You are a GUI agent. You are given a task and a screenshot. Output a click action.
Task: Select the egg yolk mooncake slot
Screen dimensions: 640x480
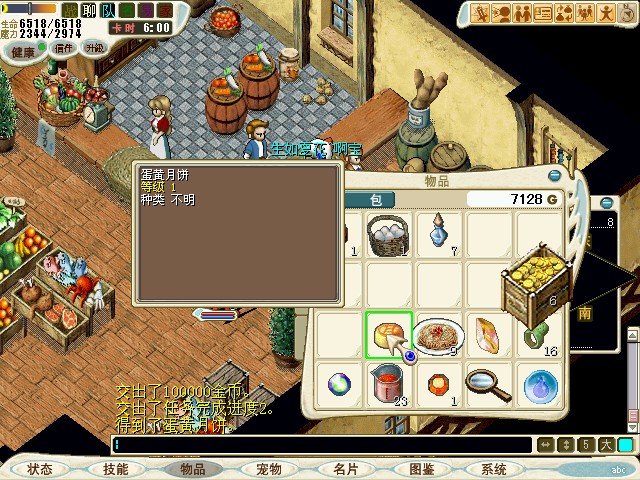click(388, 335)
